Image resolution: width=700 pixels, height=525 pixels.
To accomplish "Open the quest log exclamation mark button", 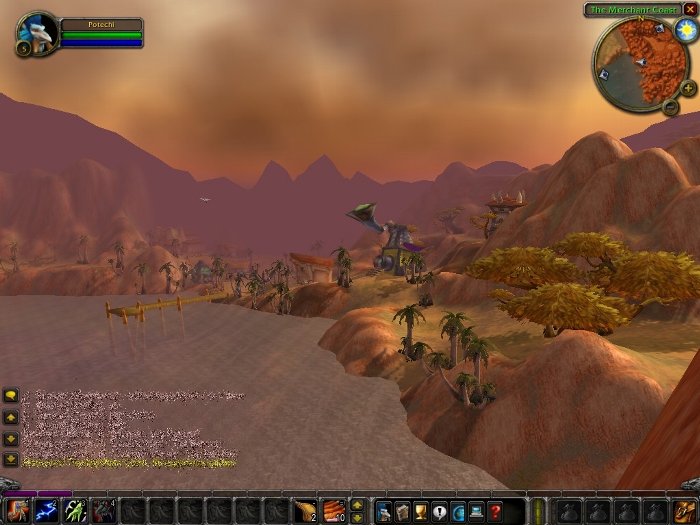I will click(439, 511).
